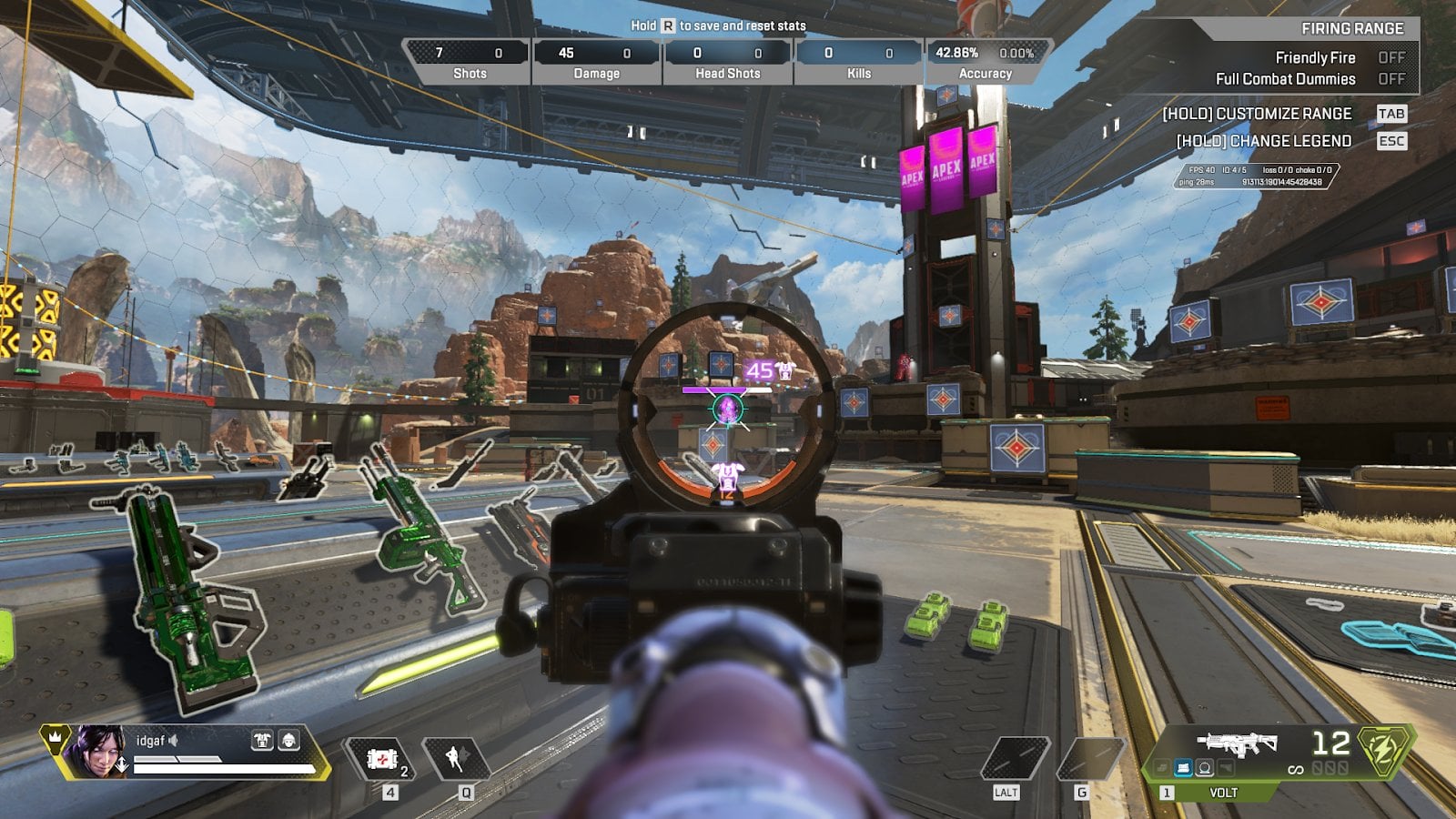
Task: Click the Head Shots stat panel
Action: click(727, 62)
